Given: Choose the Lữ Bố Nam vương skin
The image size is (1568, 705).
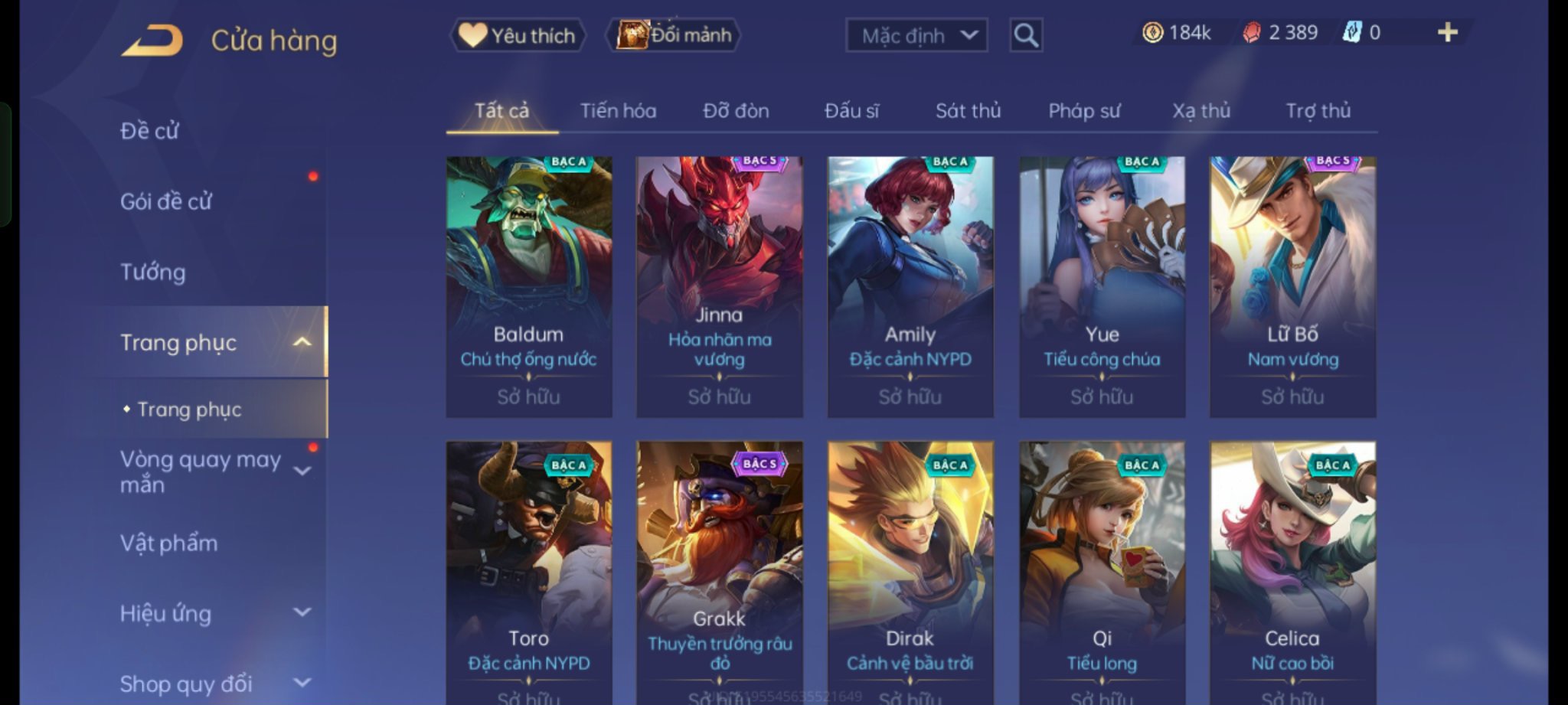Looking at the screenshot, I should [1292, 286].
